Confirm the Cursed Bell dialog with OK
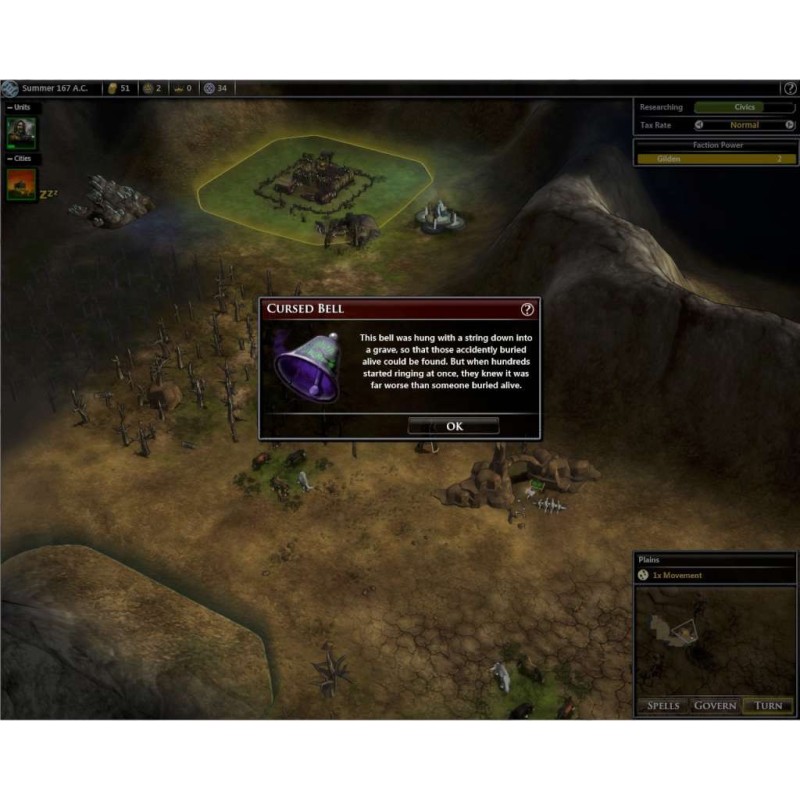800x800 pixels. [454, 426]
